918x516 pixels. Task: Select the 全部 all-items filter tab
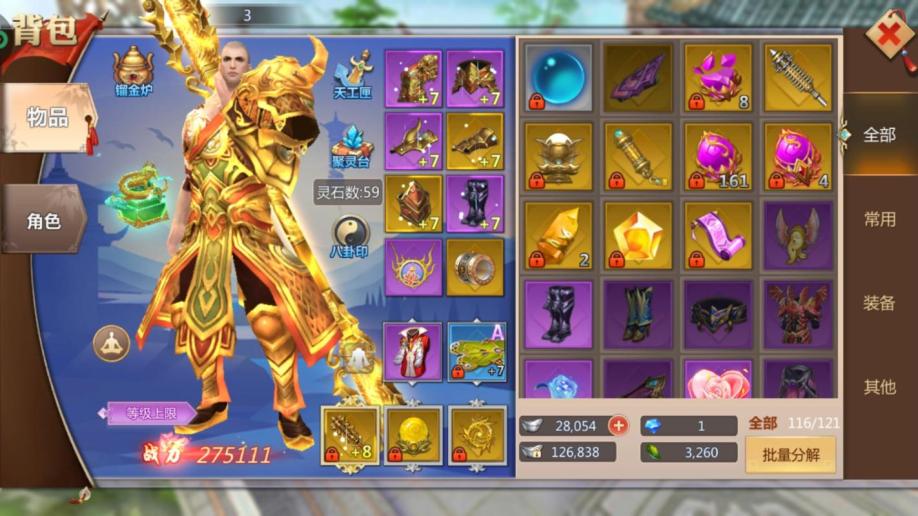880,135
